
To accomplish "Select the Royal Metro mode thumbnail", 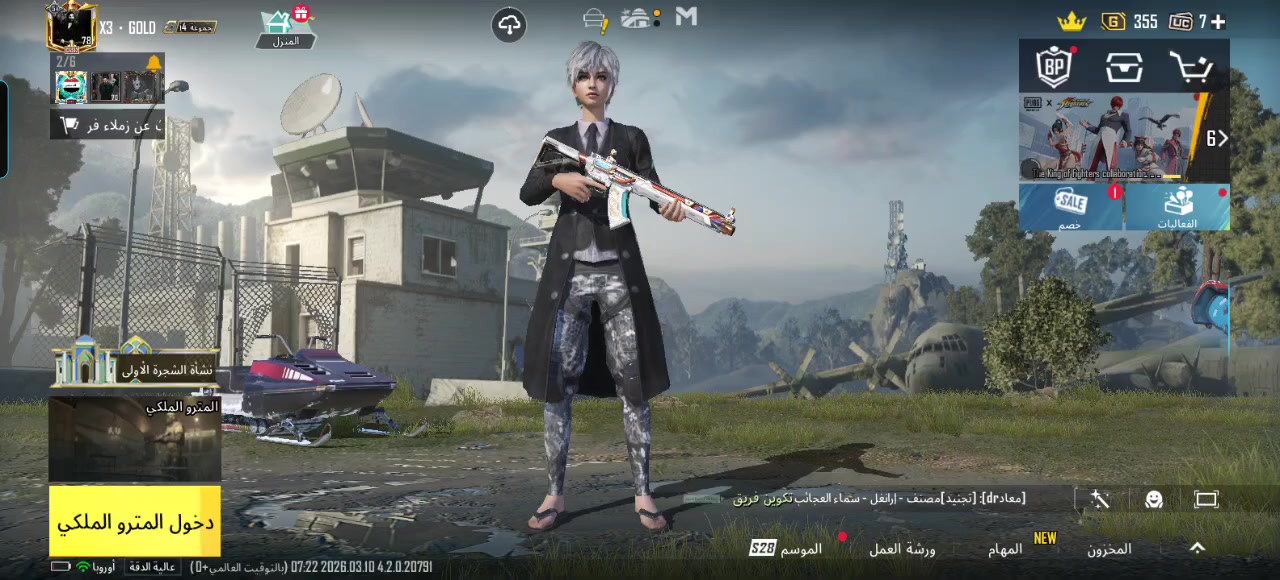I will pos(135,438).
